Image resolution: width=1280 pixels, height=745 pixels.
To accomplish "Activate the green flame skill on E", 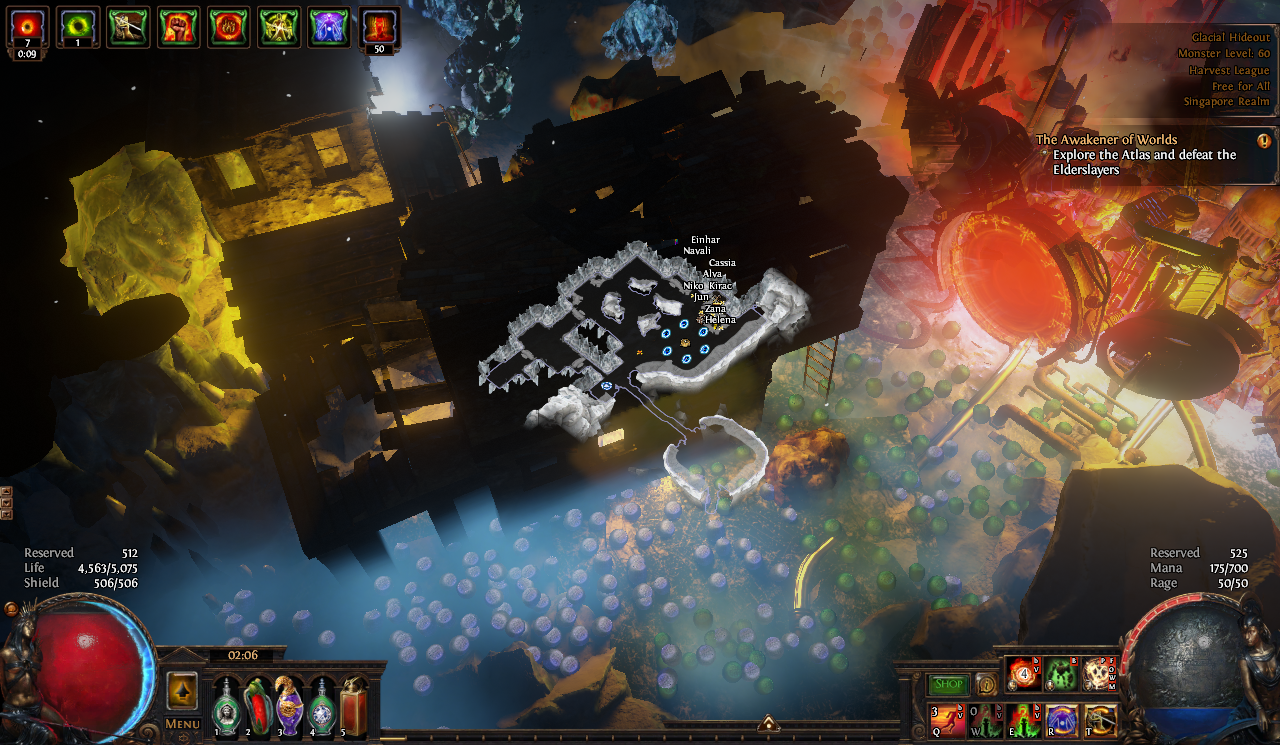I will coord(1024,720).
